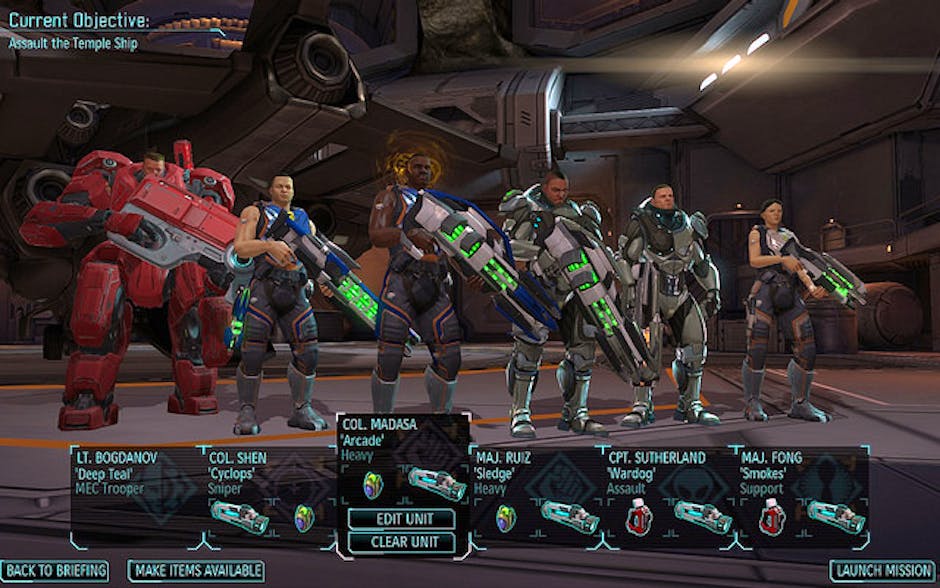
Task: Go back to briefing
Action: [56, 571]
